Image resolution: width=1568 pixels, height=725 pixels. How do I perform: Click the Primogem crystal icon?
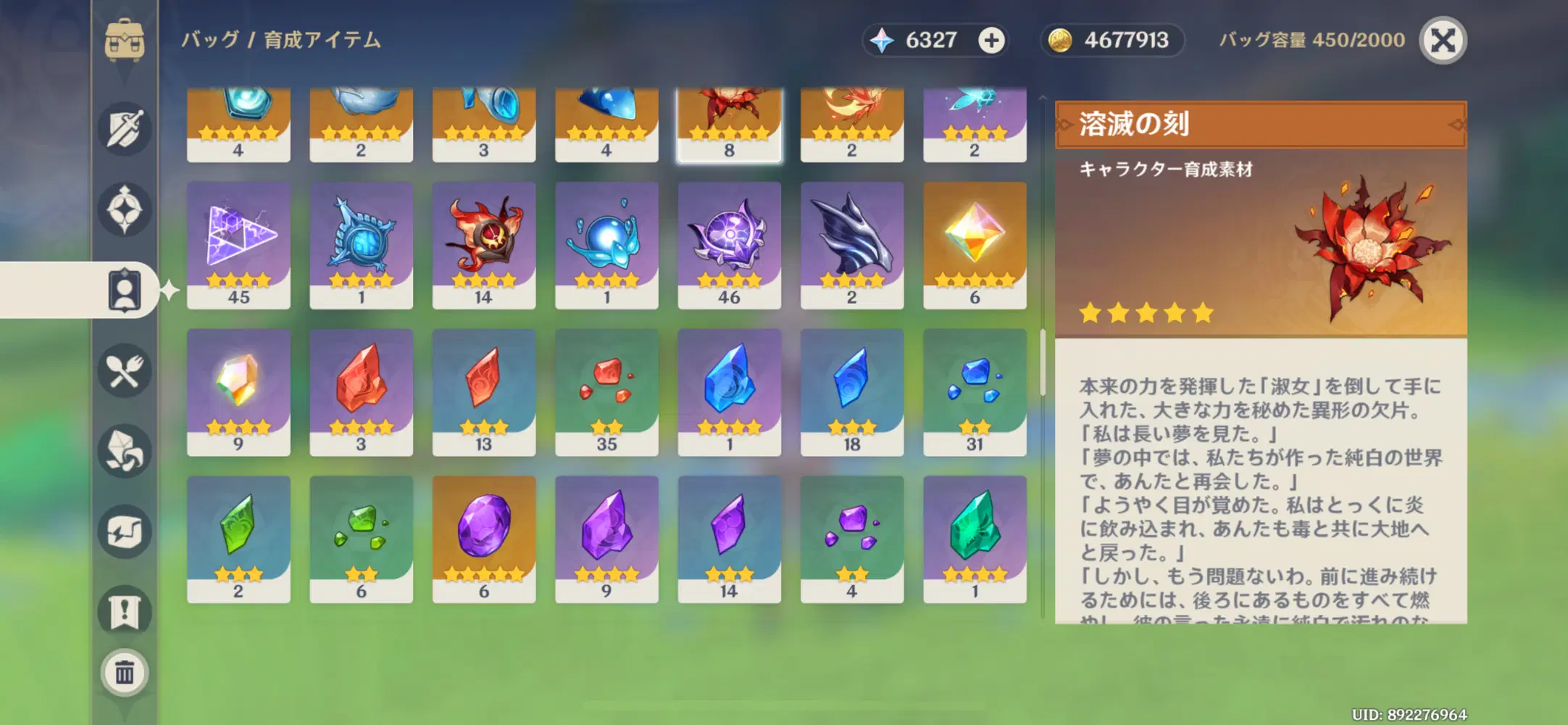point(883,40)
